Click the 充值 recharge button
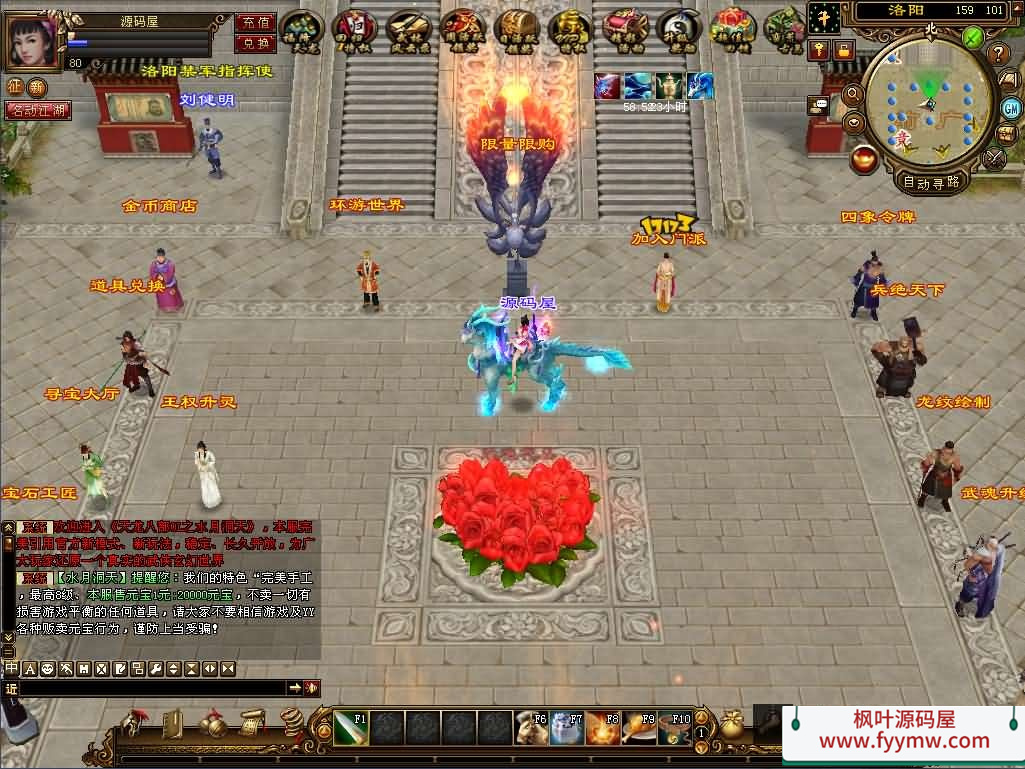This screenshot has width=1025, height=769. (x=255, y=22)
